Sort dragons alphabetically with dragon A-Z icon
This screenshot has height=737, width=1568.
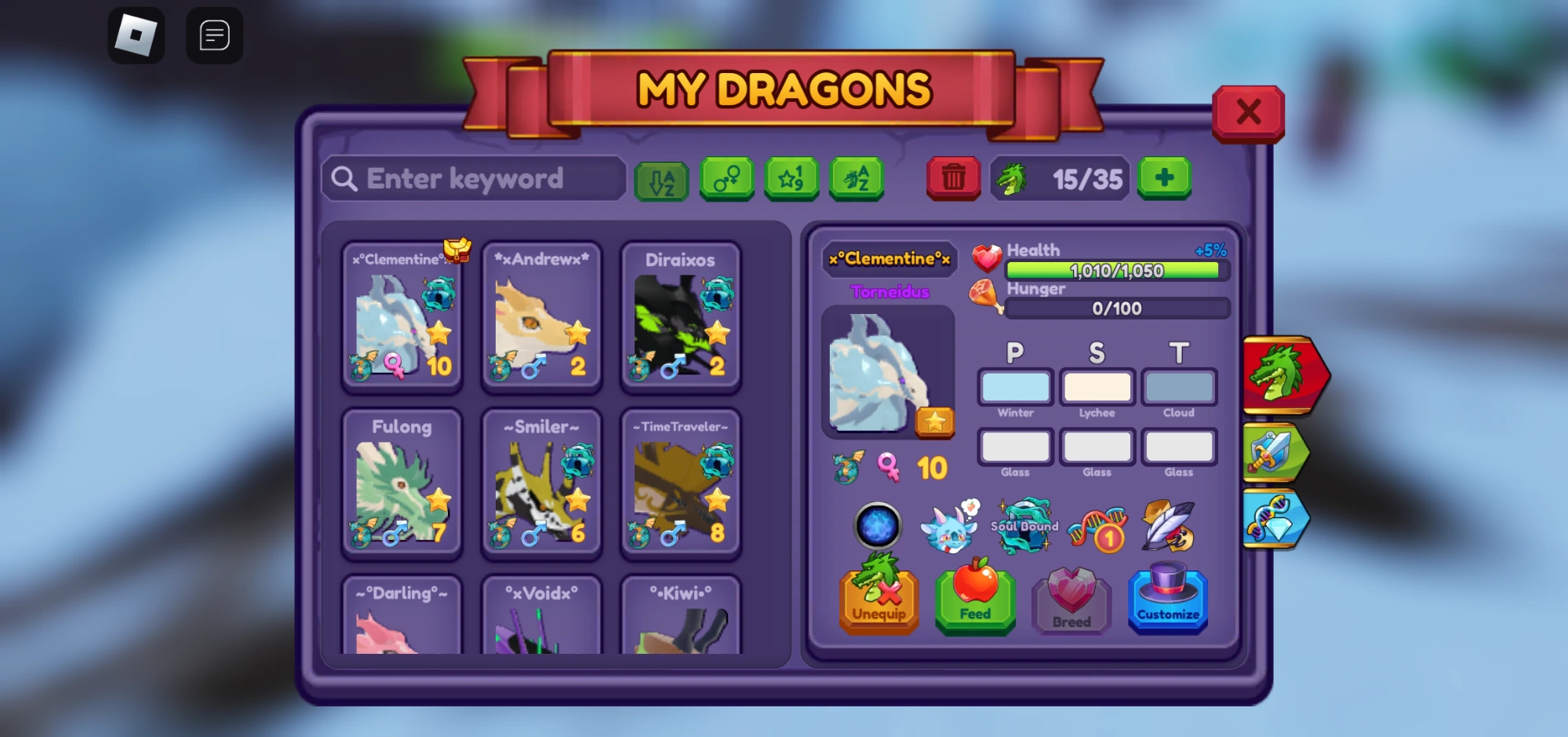pos(857,179)
